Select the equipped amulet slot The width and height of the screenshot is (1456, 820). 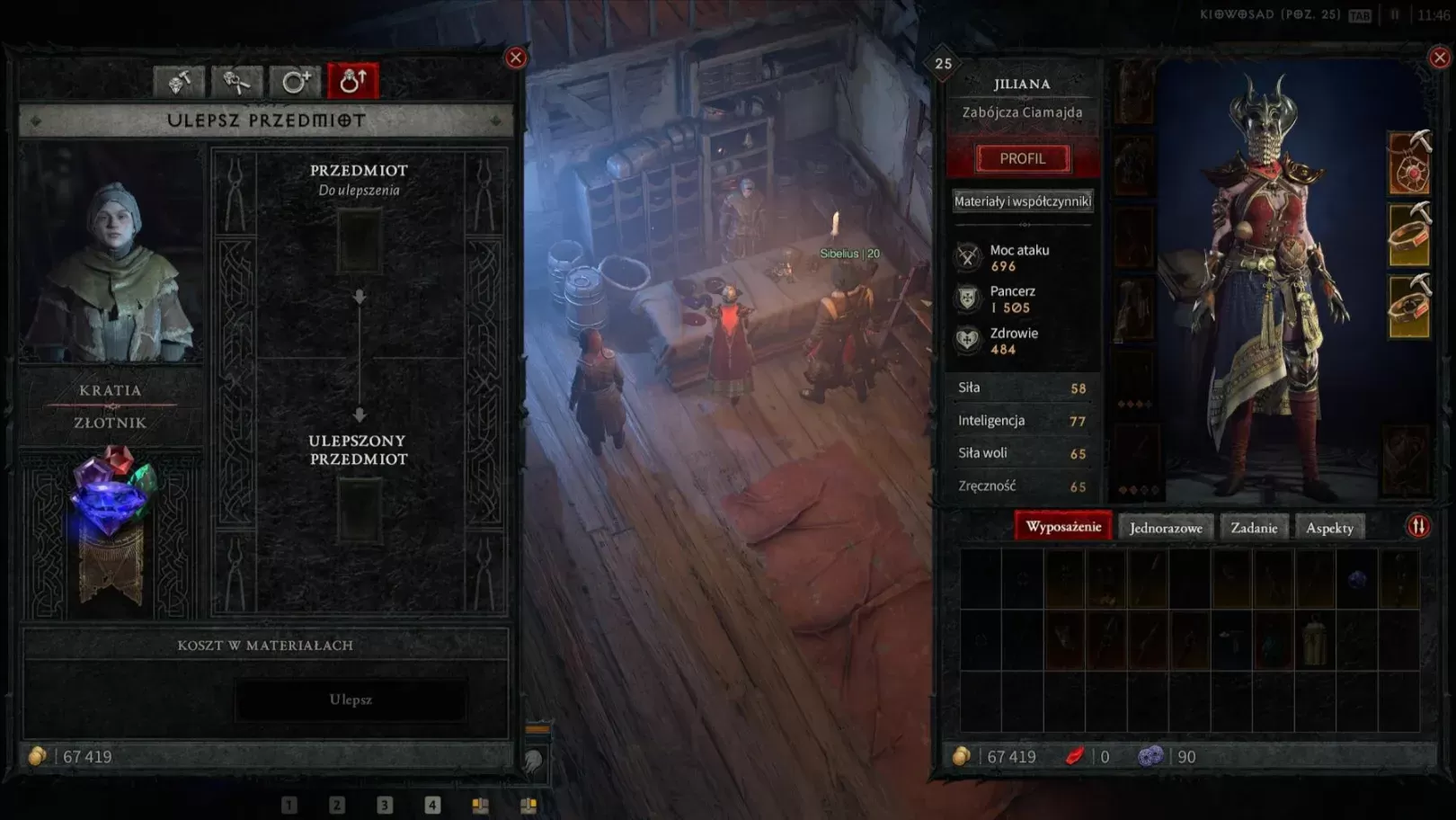[x=1409, y=165]
